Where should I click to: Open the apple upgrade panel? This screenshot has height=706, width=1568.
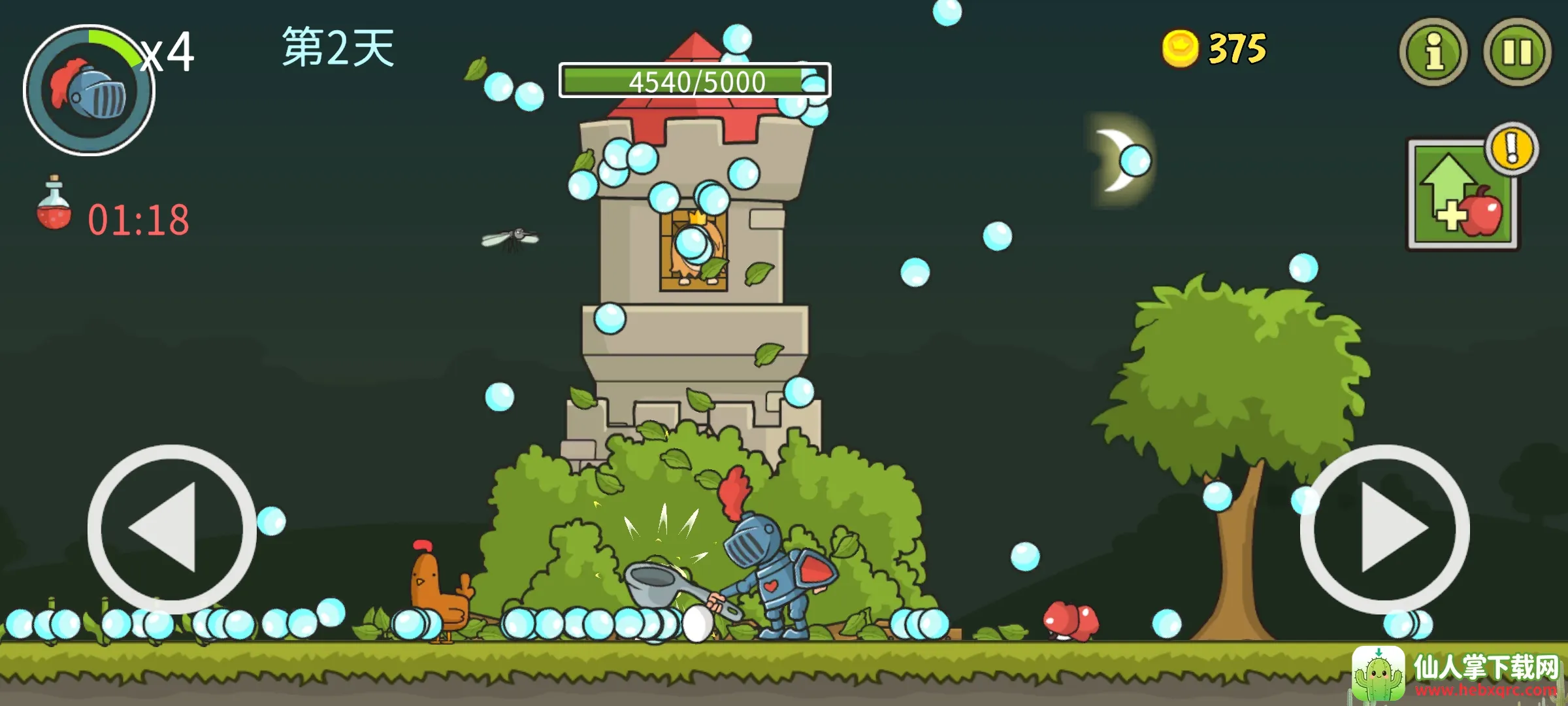tap(1464, 194)
